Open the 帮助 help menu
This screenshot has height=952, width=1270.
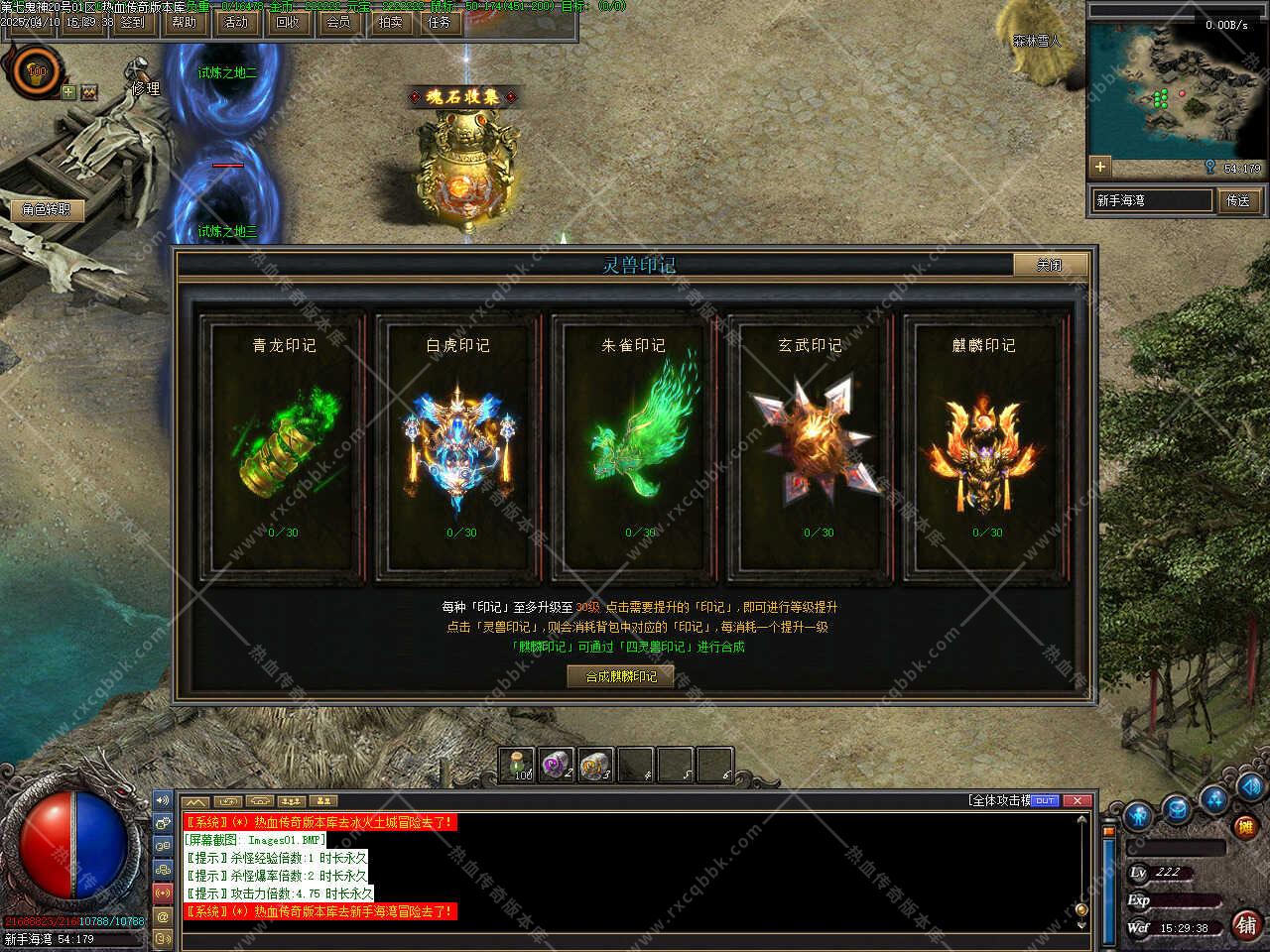click(185, 22)
